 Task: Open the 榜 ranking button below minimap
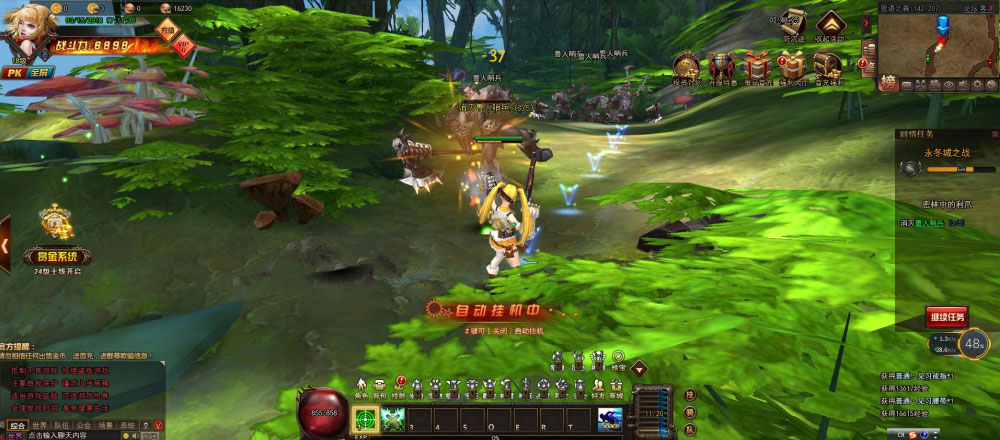coord(887,82)
